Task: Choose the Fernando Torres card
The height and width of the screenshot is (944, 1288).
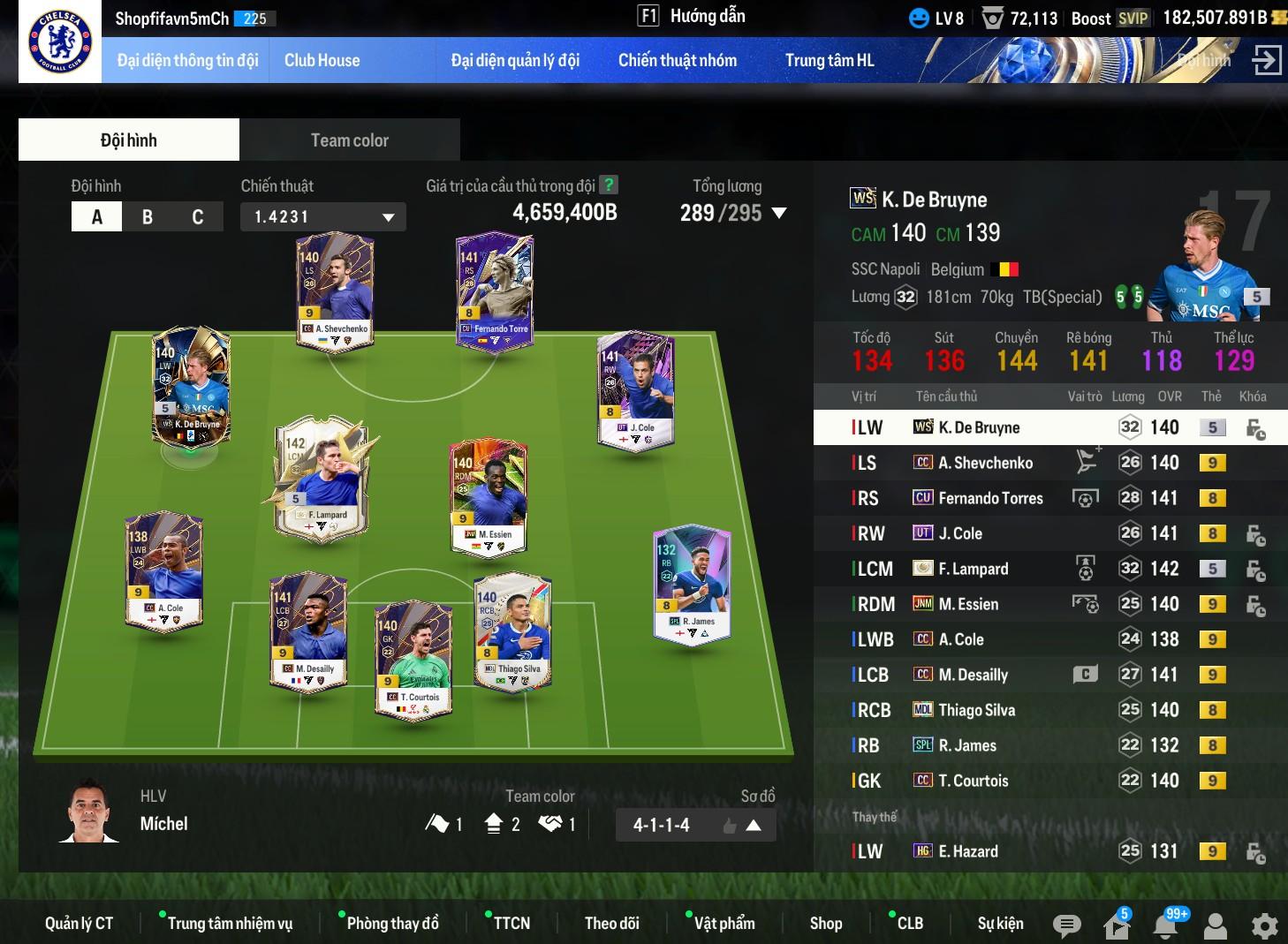Action: tap(495, 291)
